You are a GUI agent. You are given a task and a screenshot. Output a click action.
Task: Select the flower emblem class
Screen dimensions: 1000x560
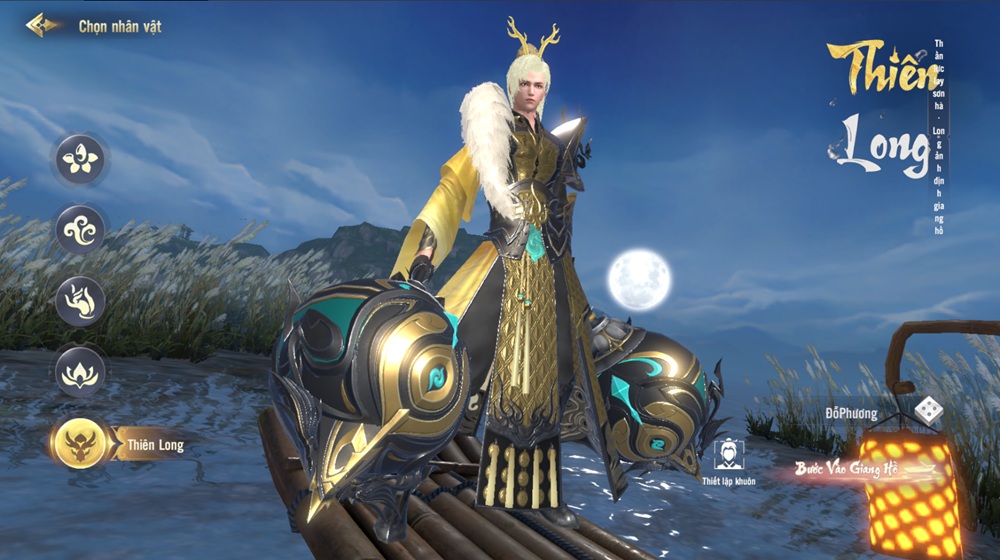(x=80, y=159)
